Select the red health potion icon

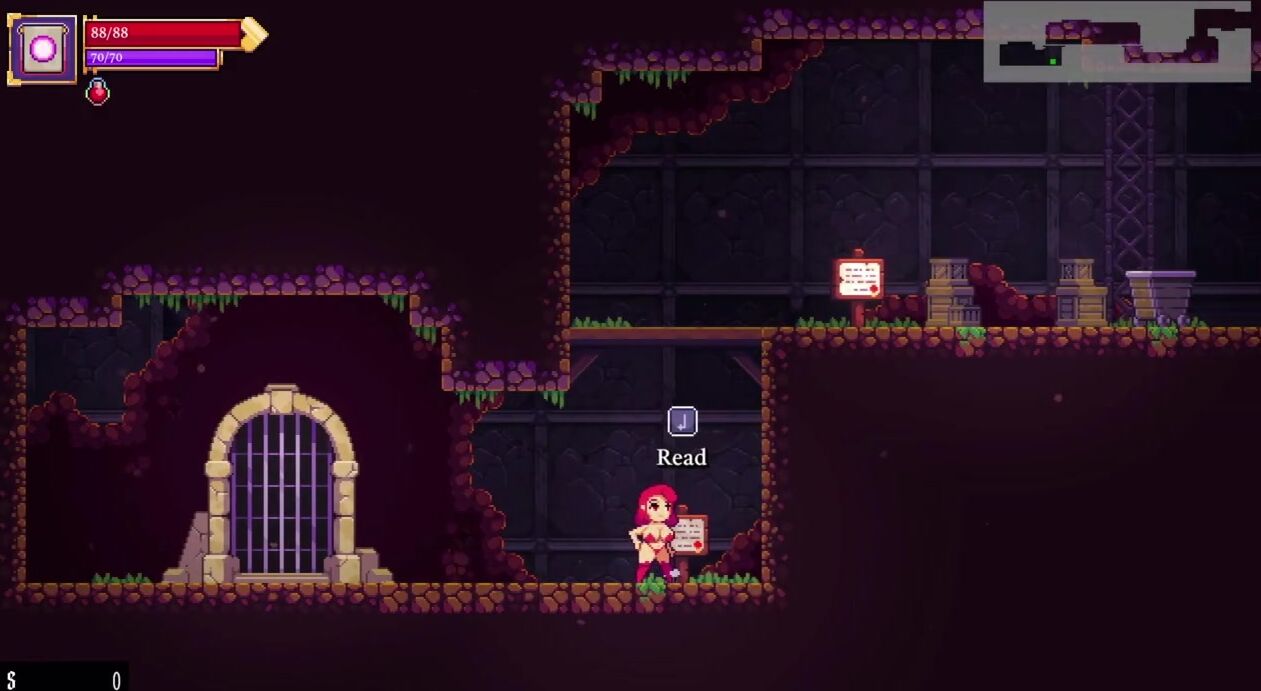[x=97, y=93]
